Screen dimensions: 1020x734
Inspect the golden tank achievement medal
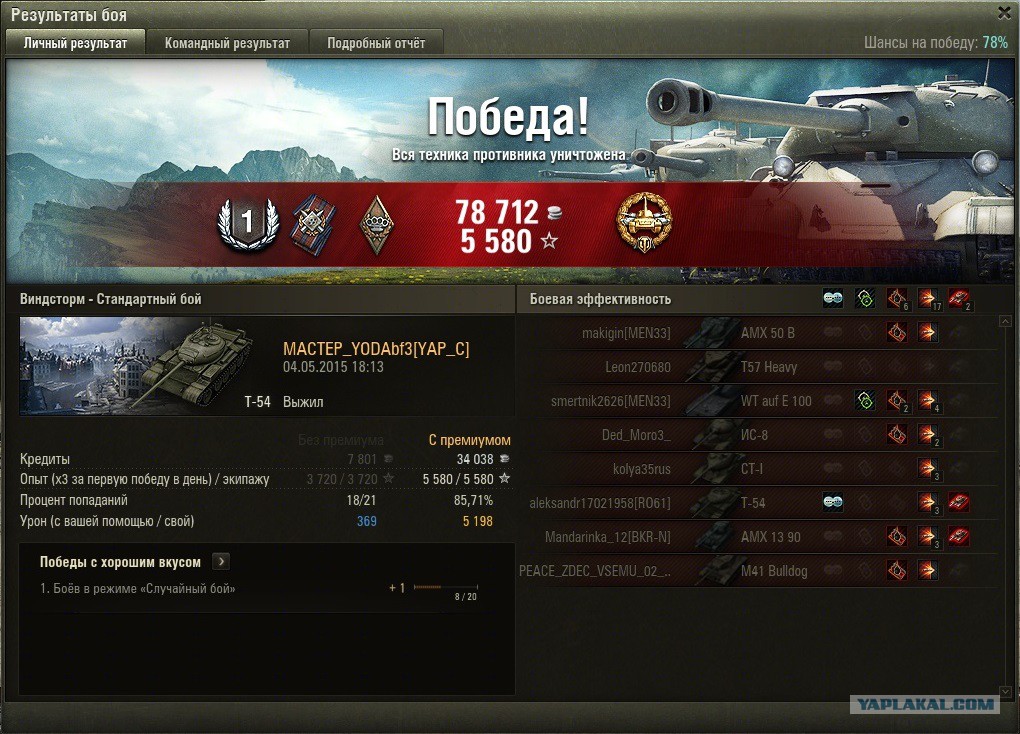(x=644, y=223)
